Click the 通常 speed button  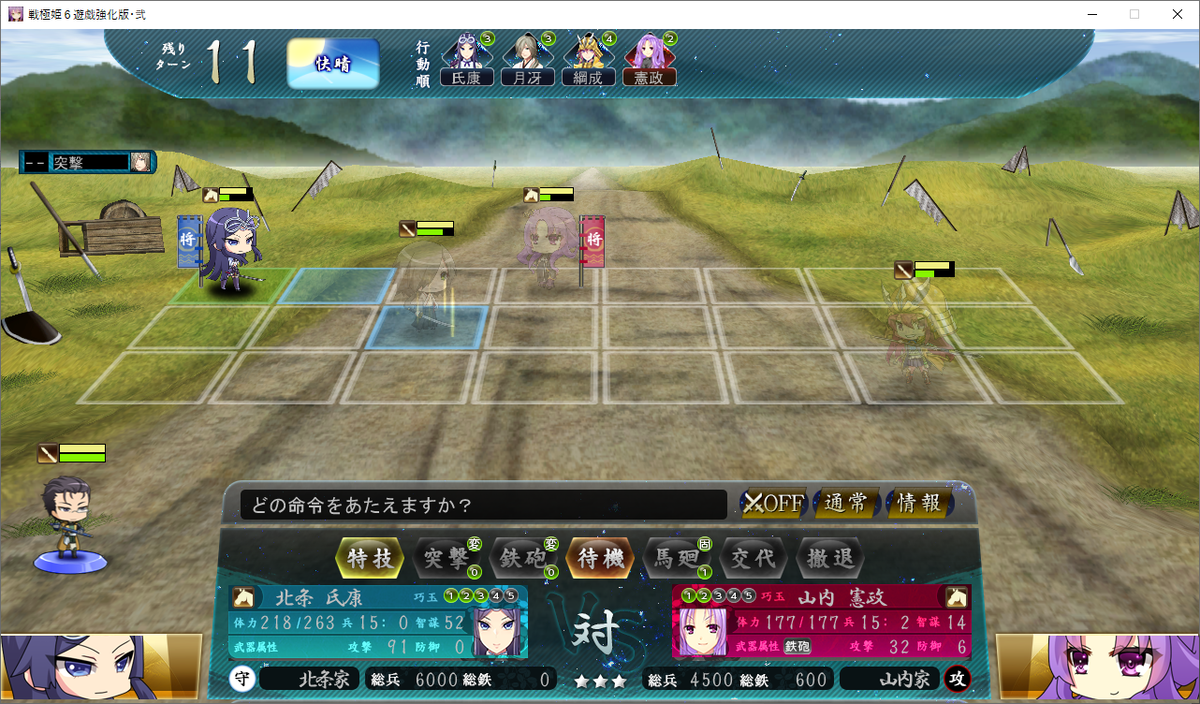(846, 503)
